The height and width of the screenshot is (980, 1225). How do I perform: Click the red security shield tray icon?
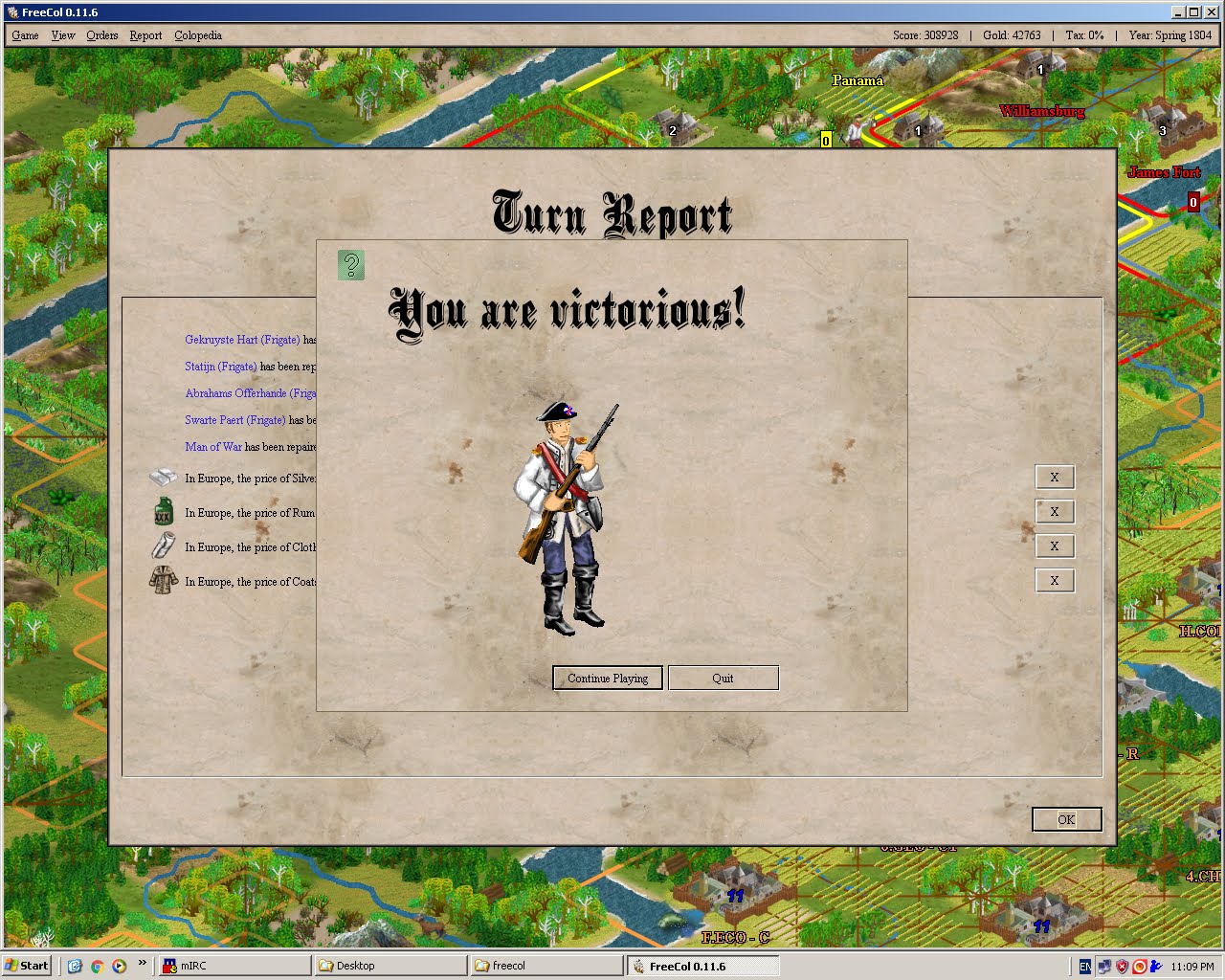click(1122, 966)
